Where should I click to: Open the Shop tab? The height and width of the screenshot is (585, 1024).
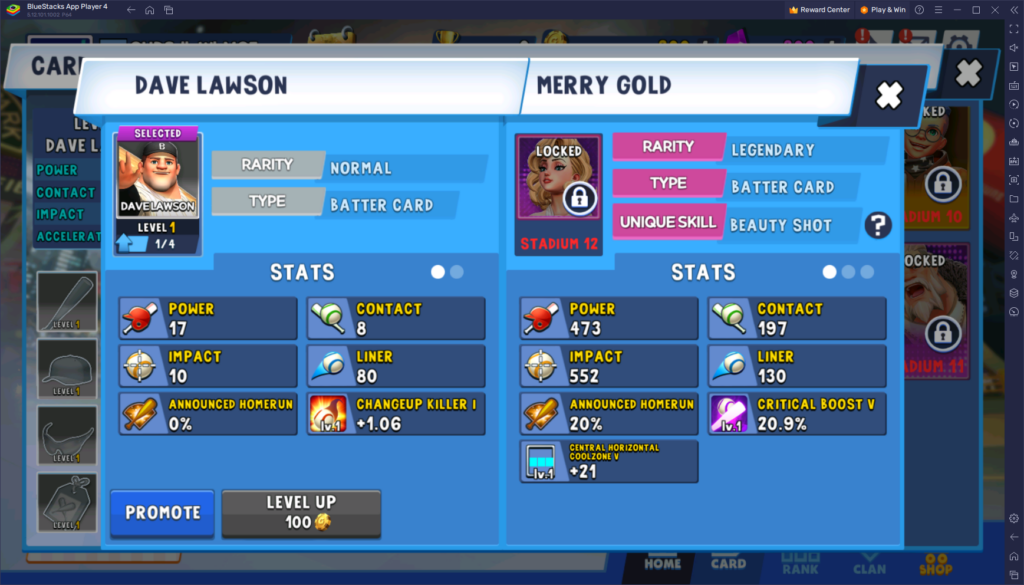click(937, 564)
